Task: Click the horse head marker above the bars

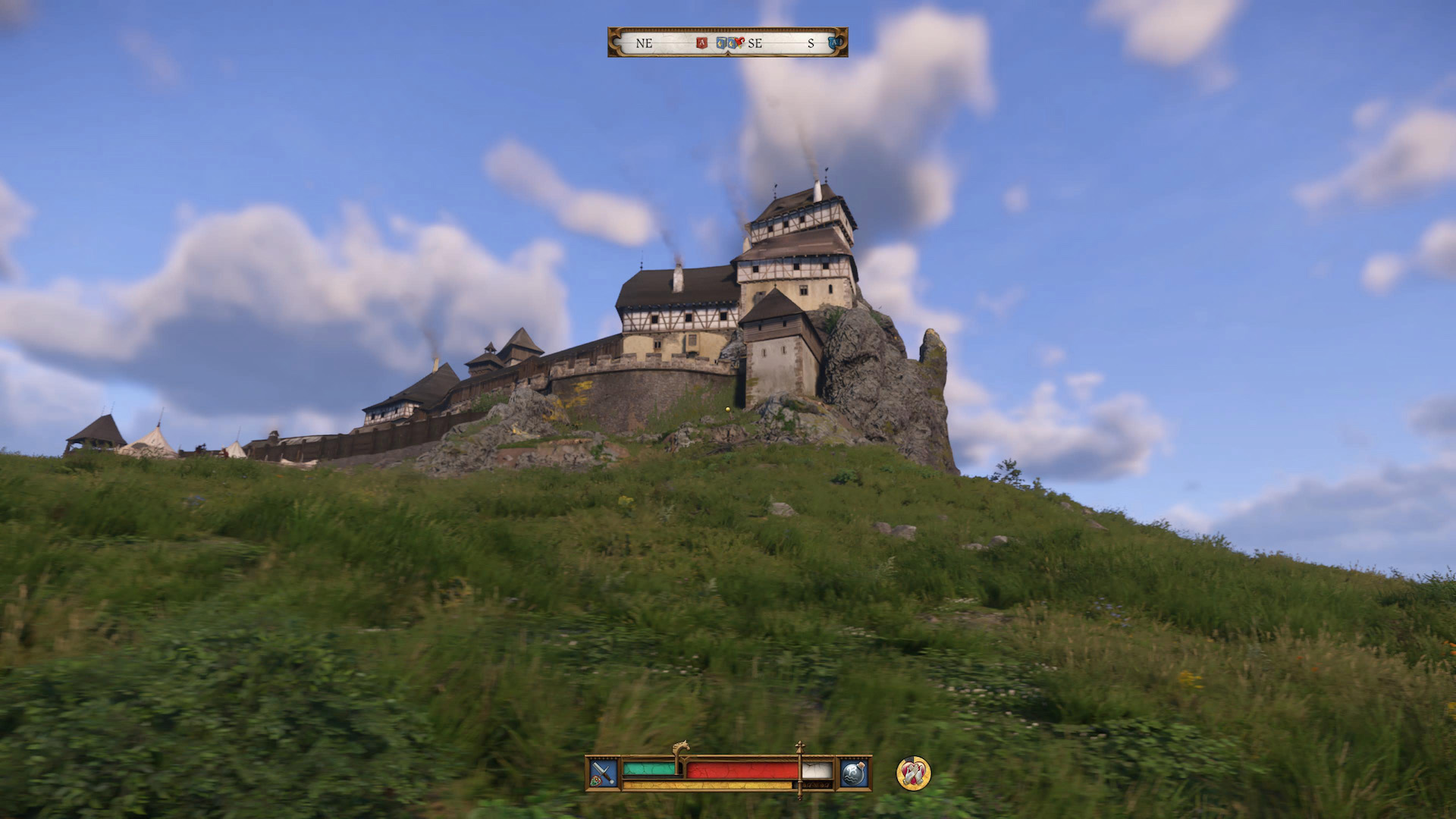Action: point(681,748)
